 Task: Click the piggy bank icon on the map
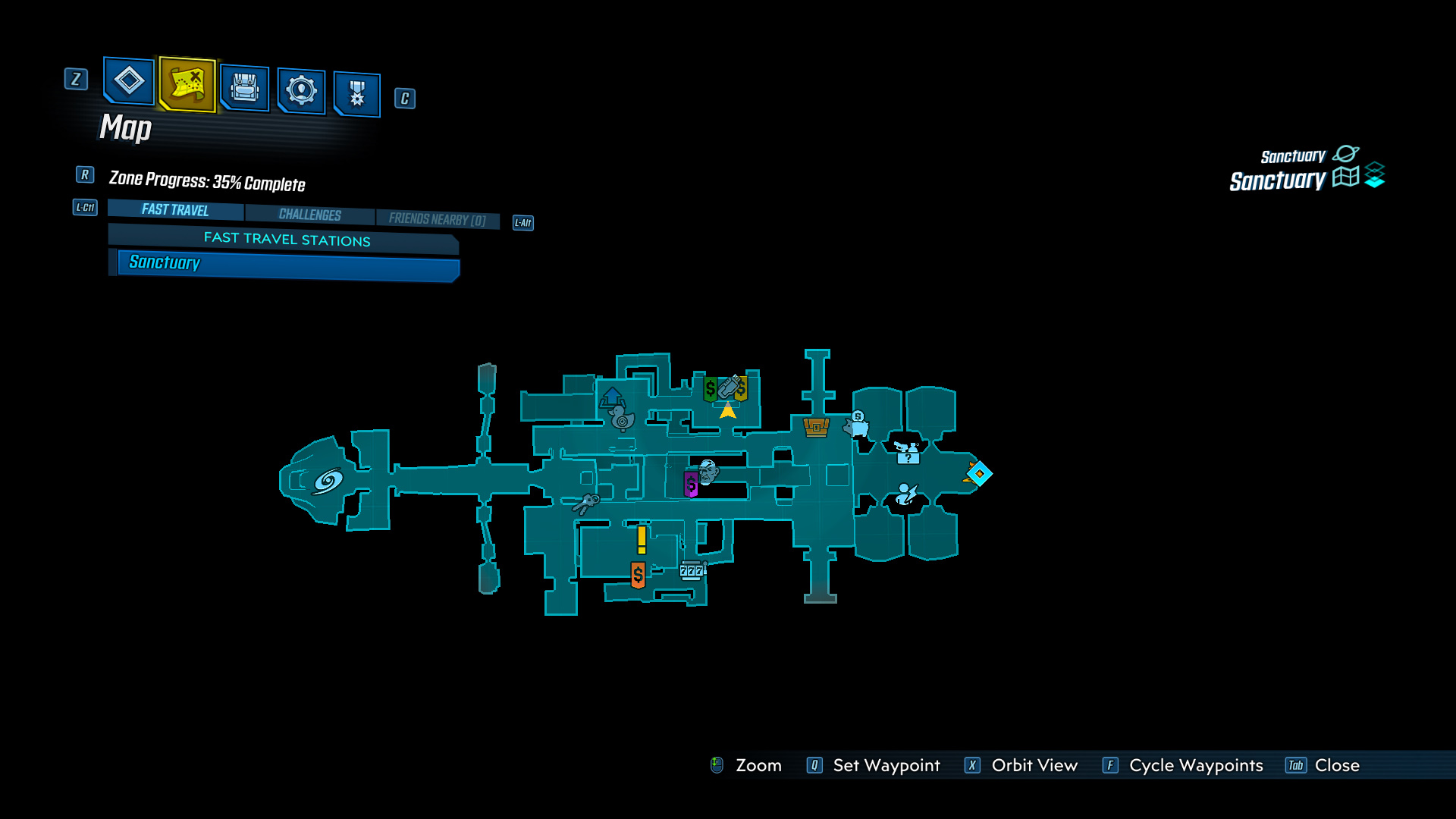855,426
